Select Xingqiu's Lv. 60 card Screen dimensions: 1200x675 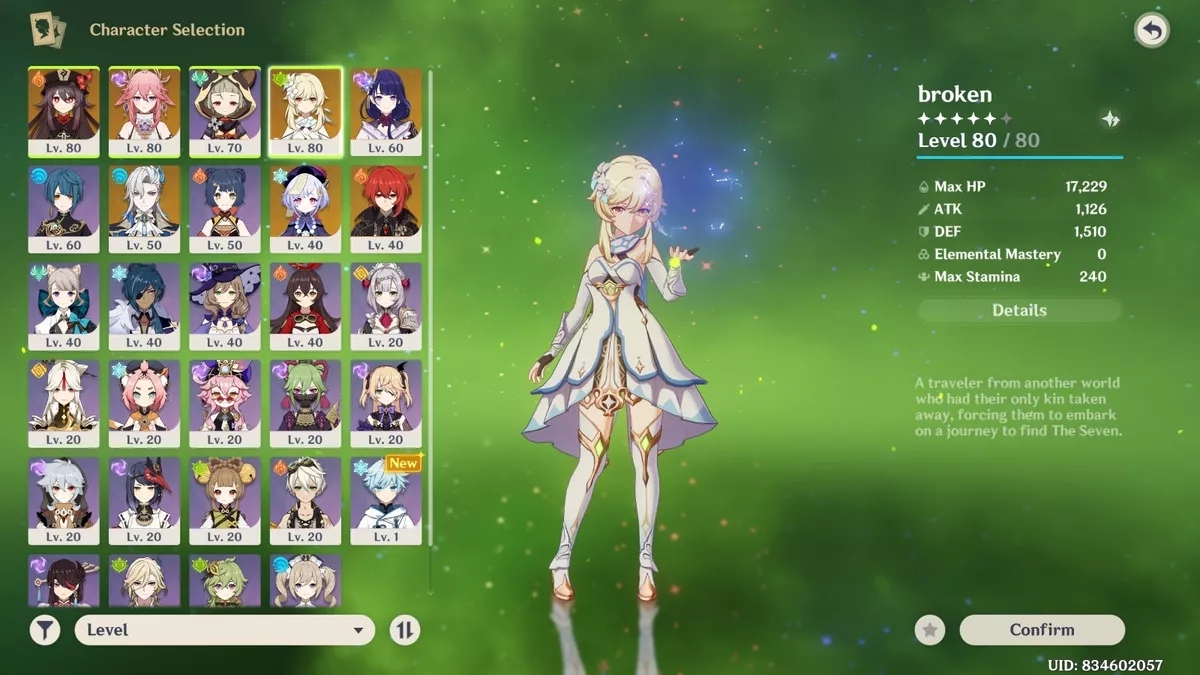tap(64, 209)
